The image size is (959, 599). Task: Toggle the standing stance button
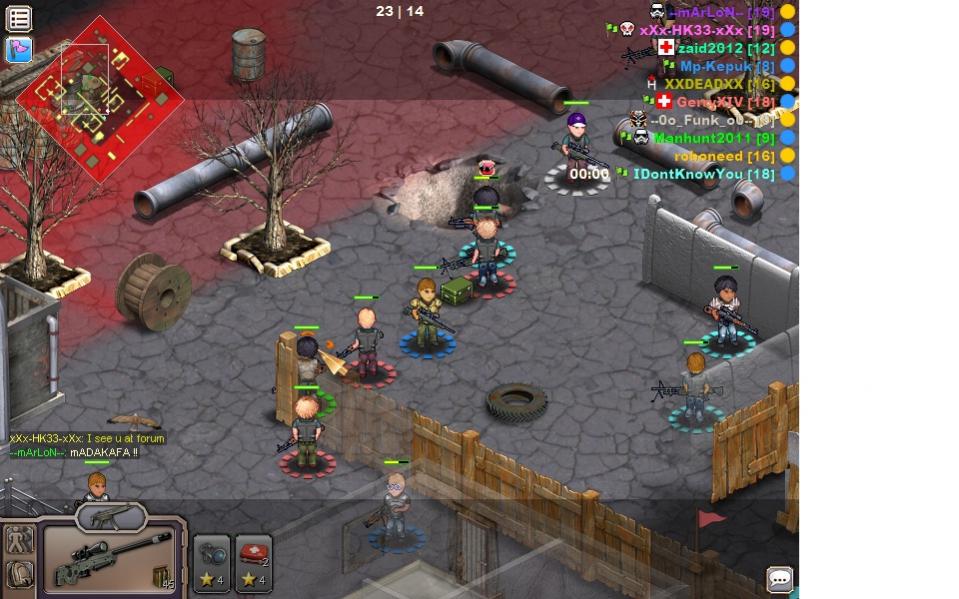coord(19,541)
